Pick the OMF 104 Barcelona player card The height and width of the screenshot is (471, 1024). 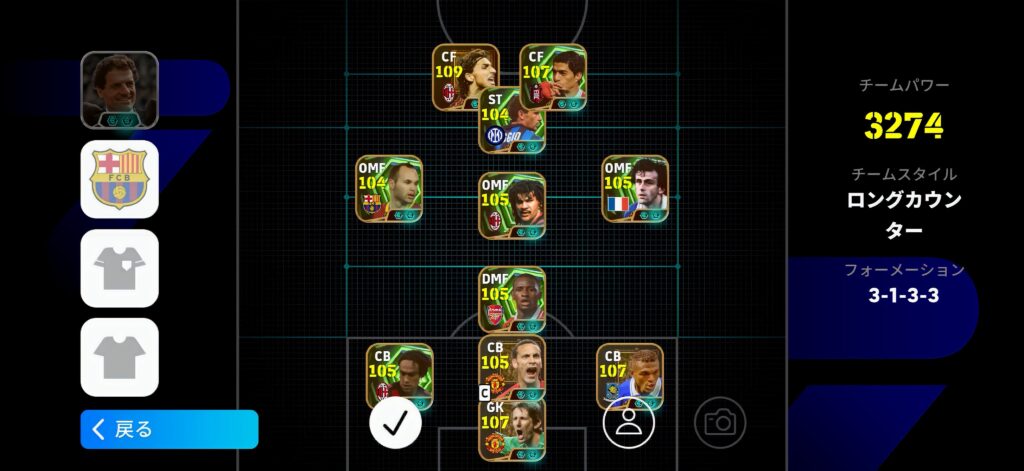click(x=389, y=189)
